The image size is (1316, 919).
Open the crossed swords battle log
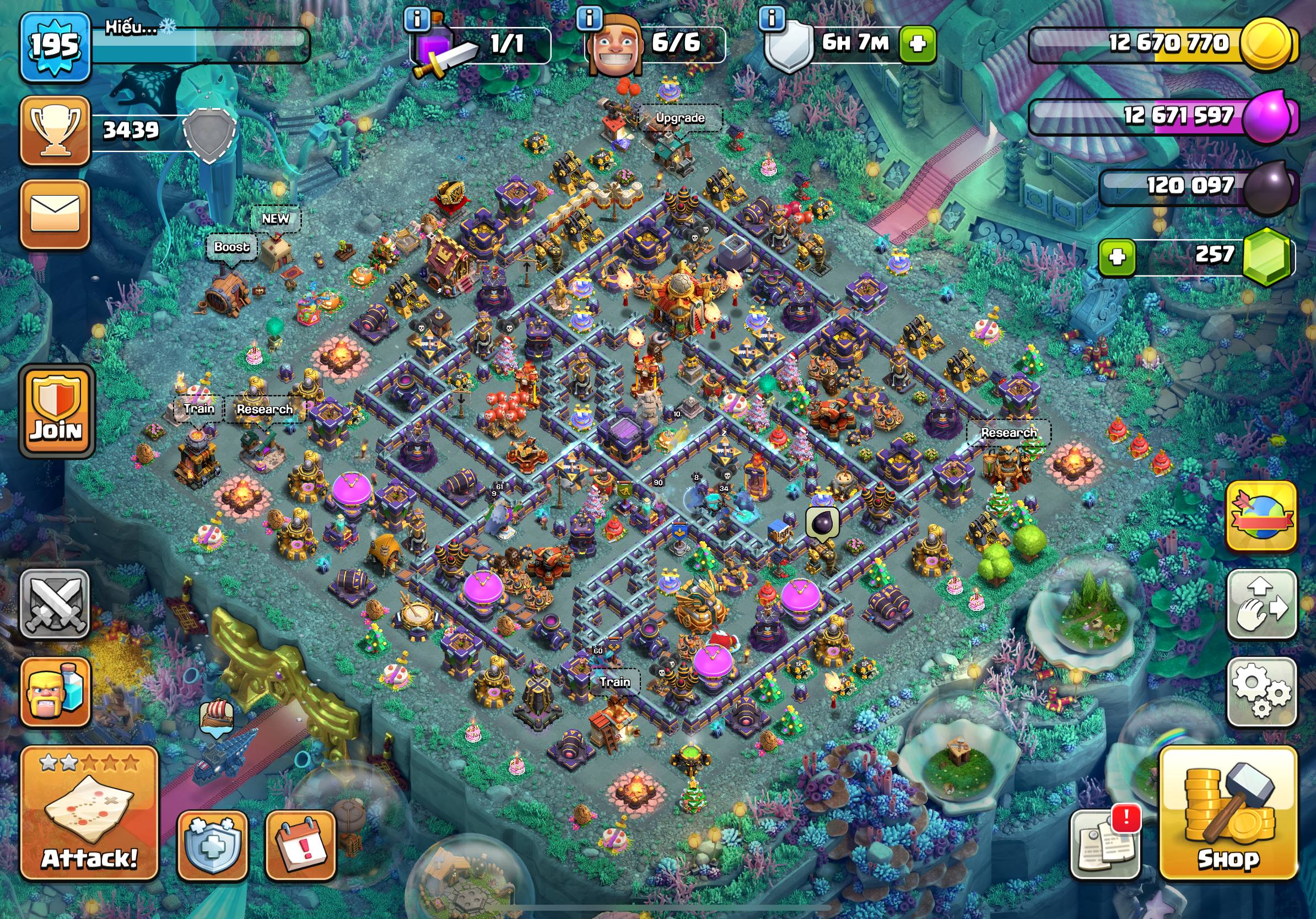coord(55,604)
